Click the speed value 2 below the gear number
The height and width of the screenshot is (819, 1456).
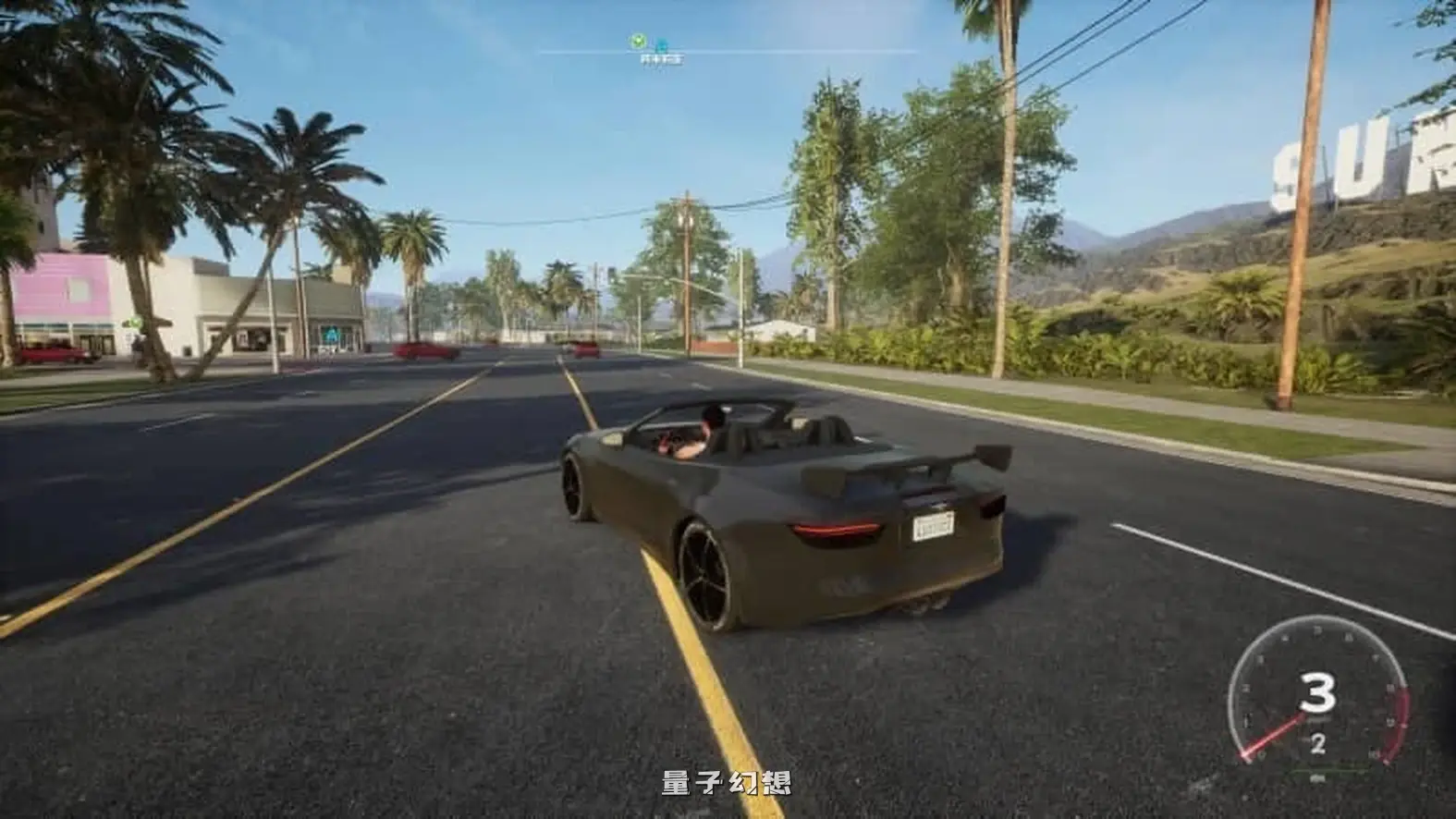pyautogui.click(x=1317, y=743)
